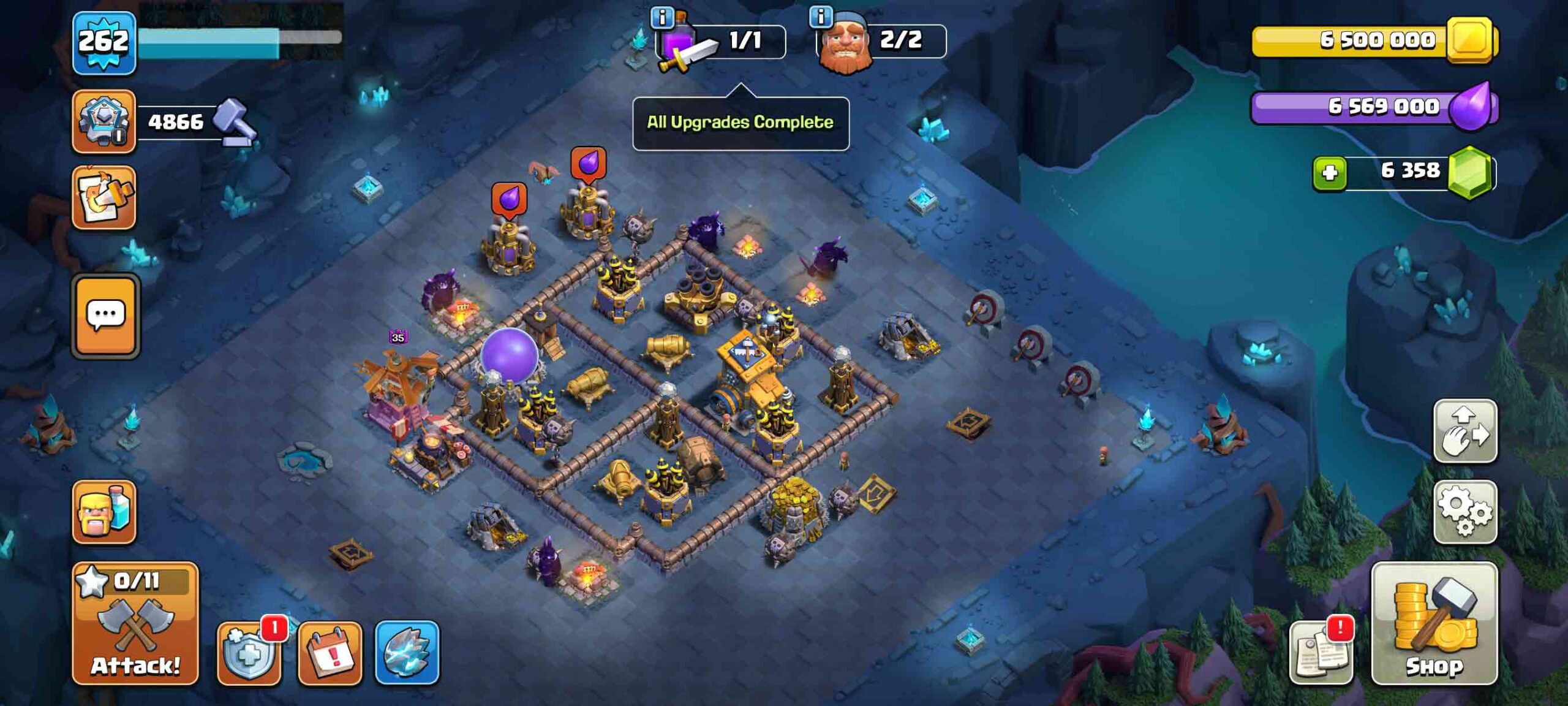Collect elixir from the bubble icon
This screenshot has width=1568, height=706.
509,199
